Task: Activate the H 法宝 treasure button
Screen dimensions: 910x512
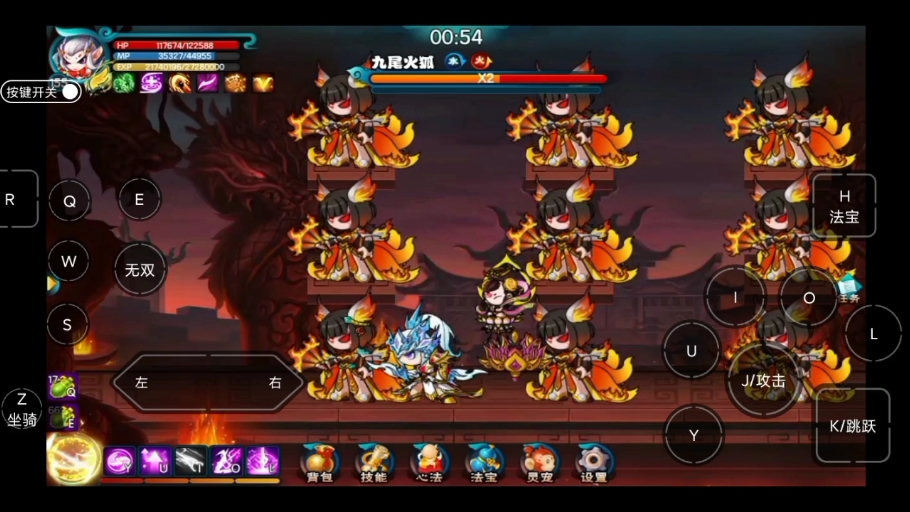Action: coord(844,206)
